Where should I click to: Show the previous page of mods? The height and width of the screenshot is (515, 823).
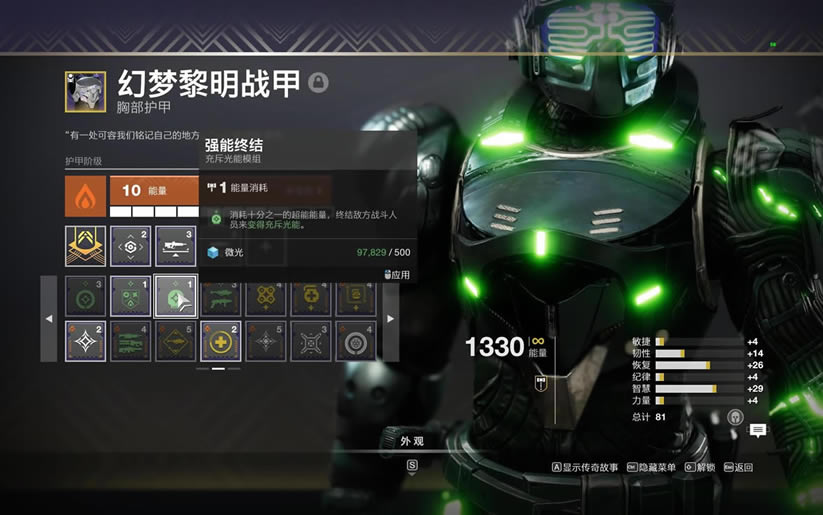(49, 319)
